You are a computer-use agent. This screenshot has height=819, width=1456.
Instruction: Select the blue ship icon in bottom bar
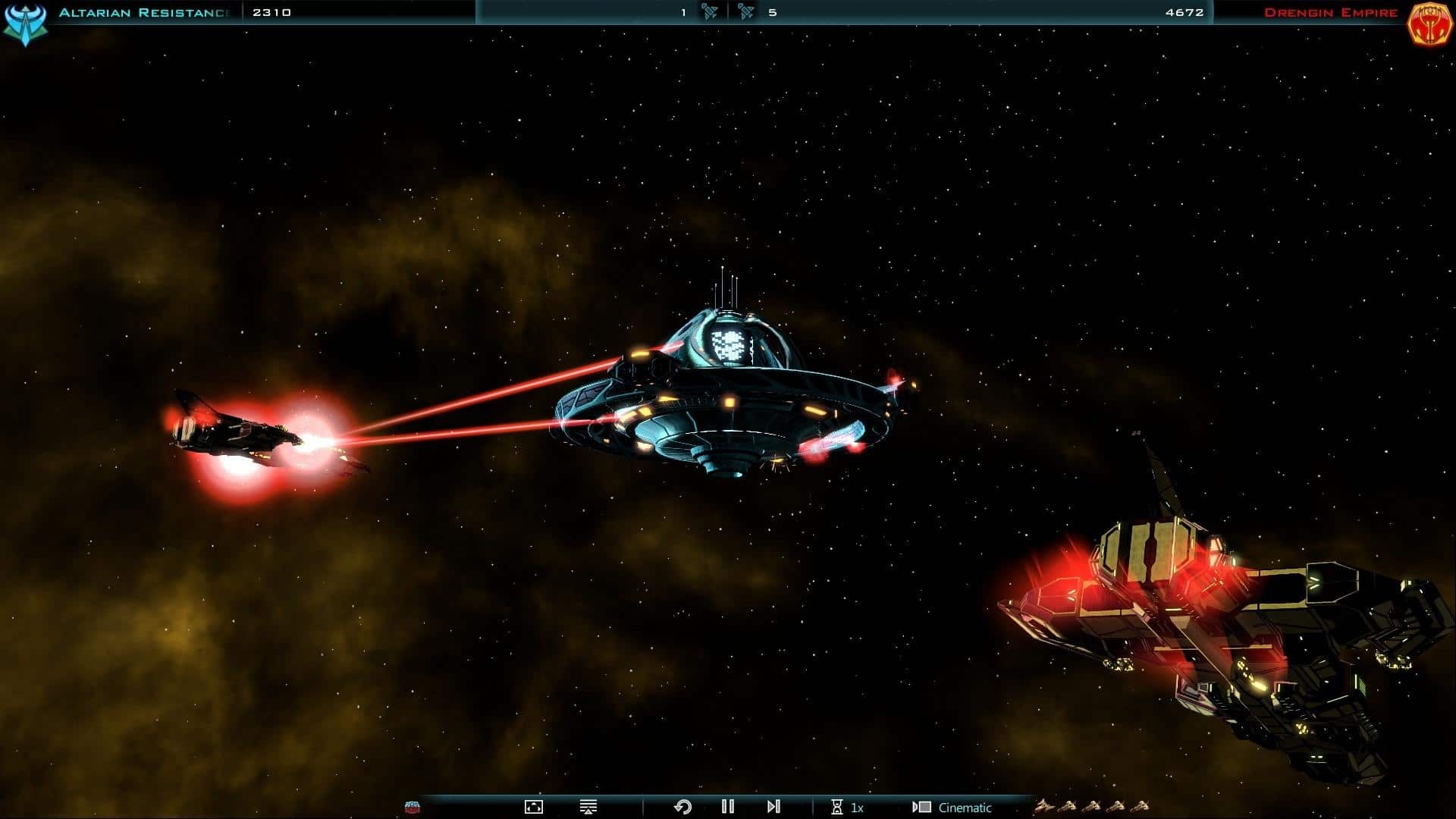[413, 807]
